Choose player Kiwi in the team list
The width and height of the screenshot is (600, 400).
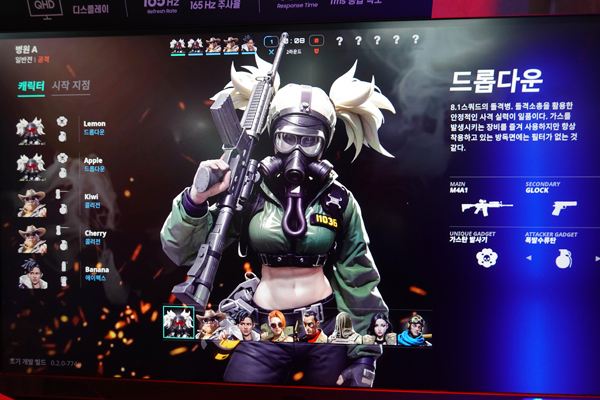tap(60, 201)
